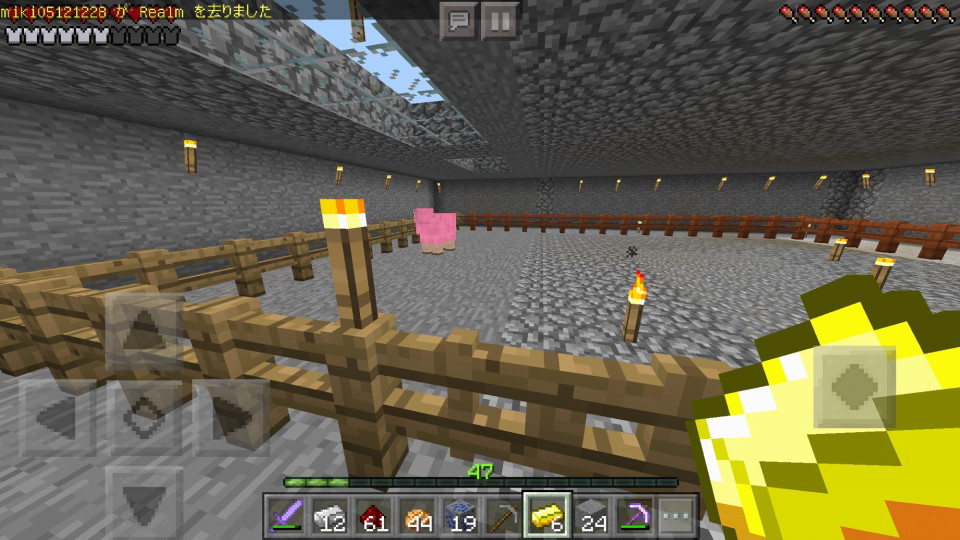Select the enchanted purple pickaxe slot

634,516
